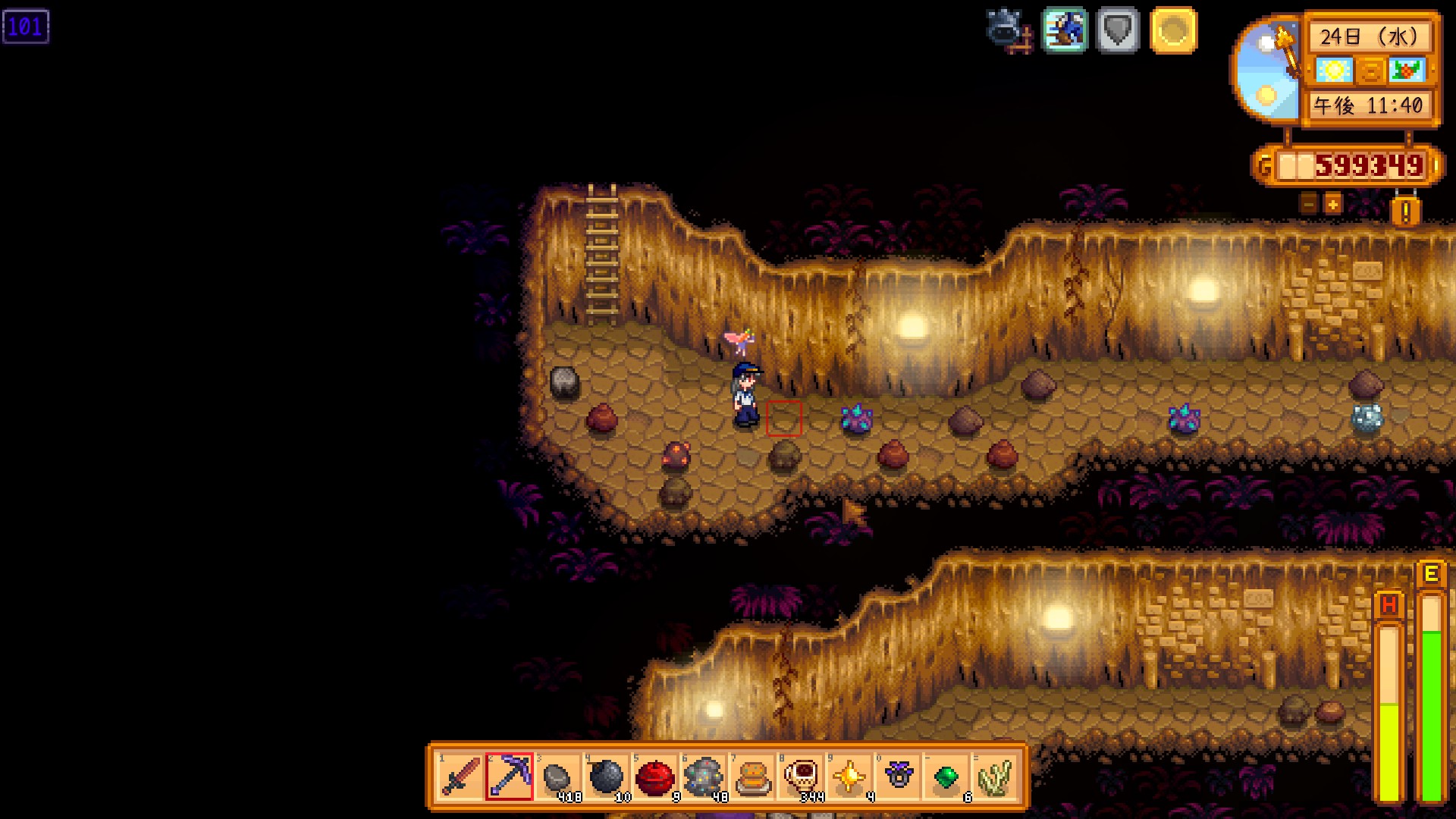This screenshot has height=819, width=1456.
Task: Choose the dark purple ring slot
Action: pyautogui.click(x=897, y=777)
